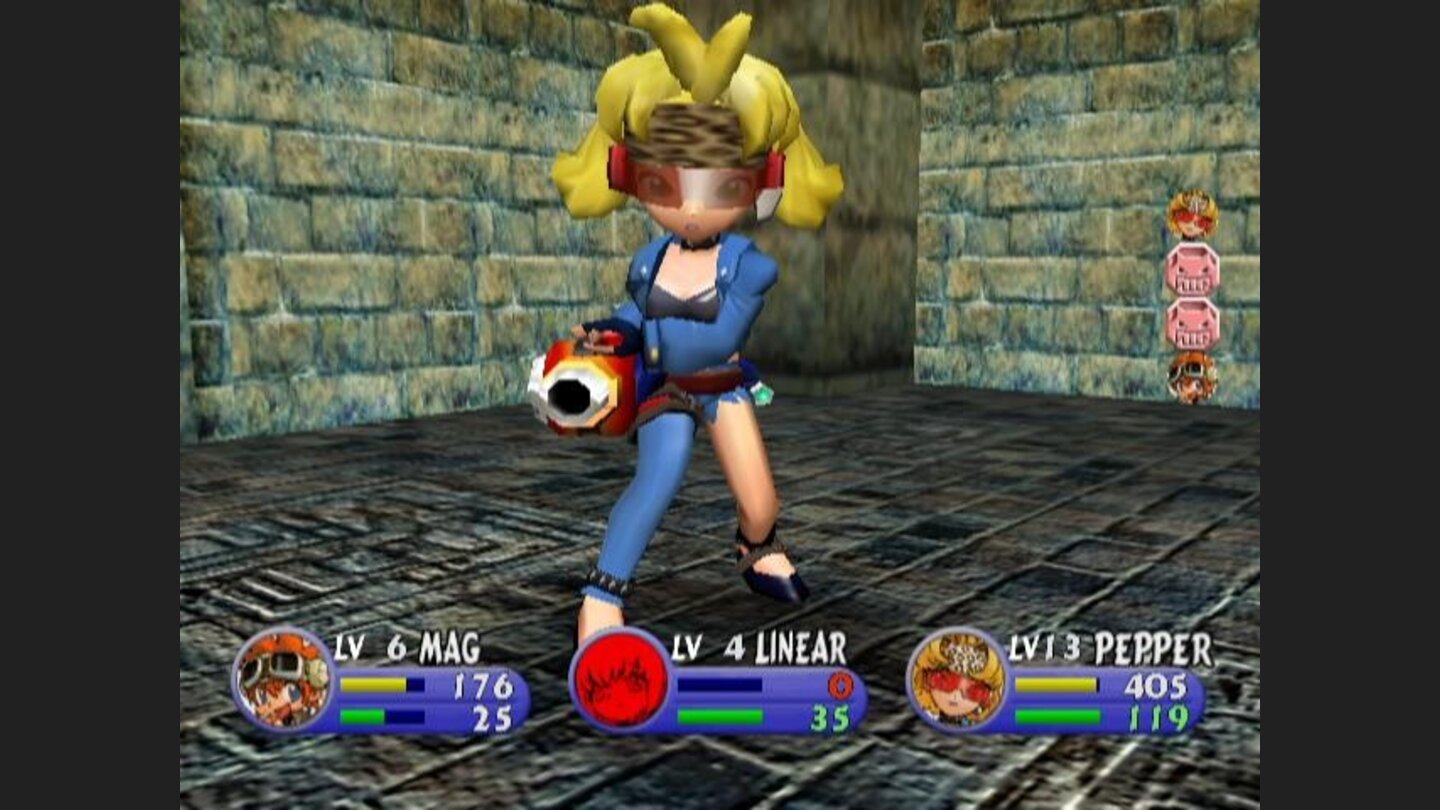
Task: Click Pepper's face icon in the turn order
Action: (1192, 215)
